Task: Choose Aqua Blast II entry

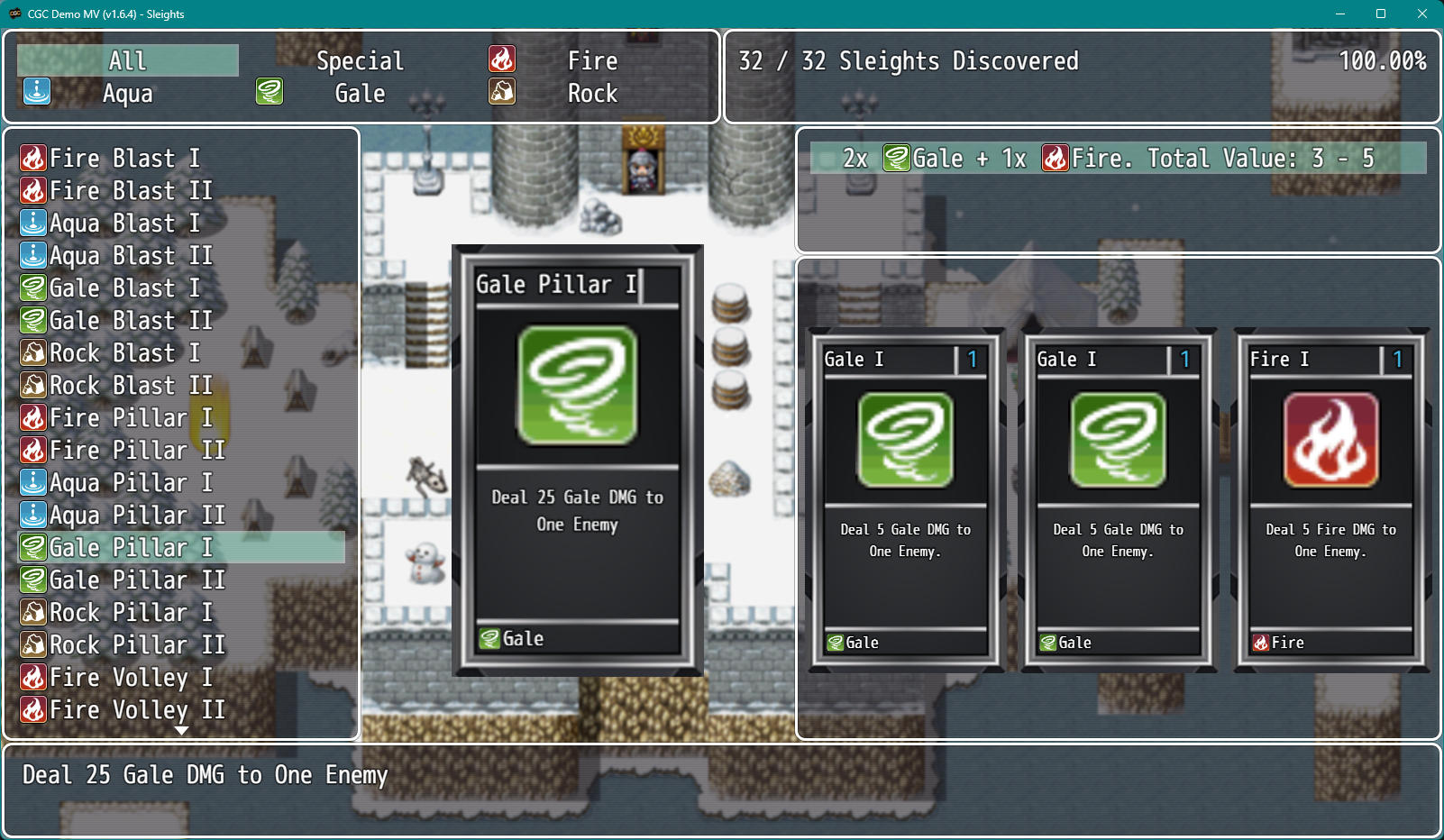Action: tap(131, 256)
